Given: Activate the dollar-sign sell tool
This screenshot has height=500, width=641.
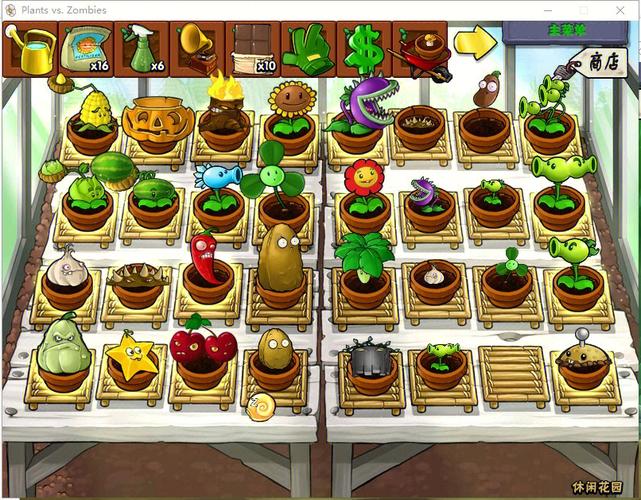Looking at the screenshot, I should pos(364,49).
